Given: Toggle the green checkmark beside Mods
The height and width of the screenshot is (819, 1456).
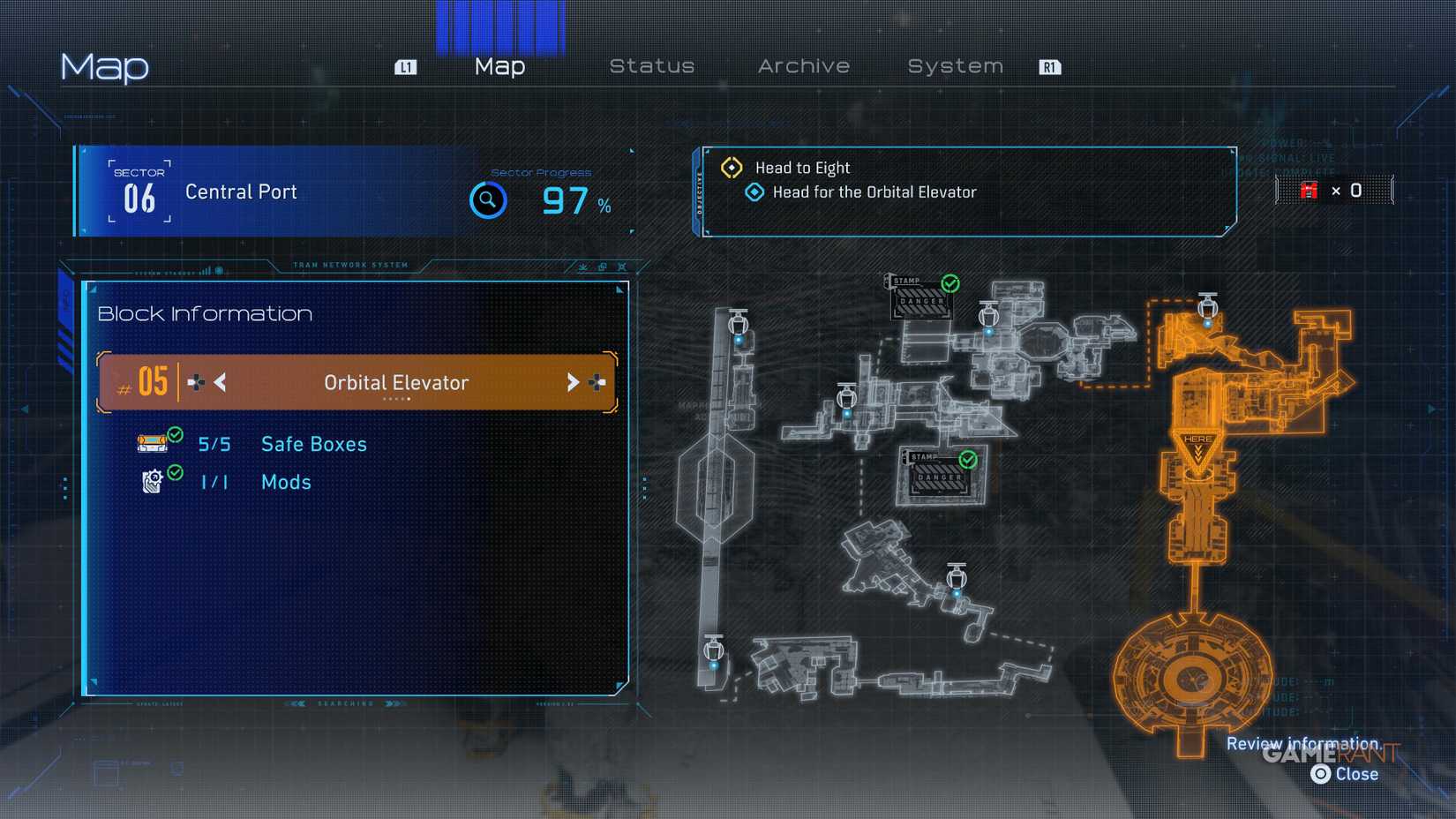Looking at the screenshot, I should [175, 473].
